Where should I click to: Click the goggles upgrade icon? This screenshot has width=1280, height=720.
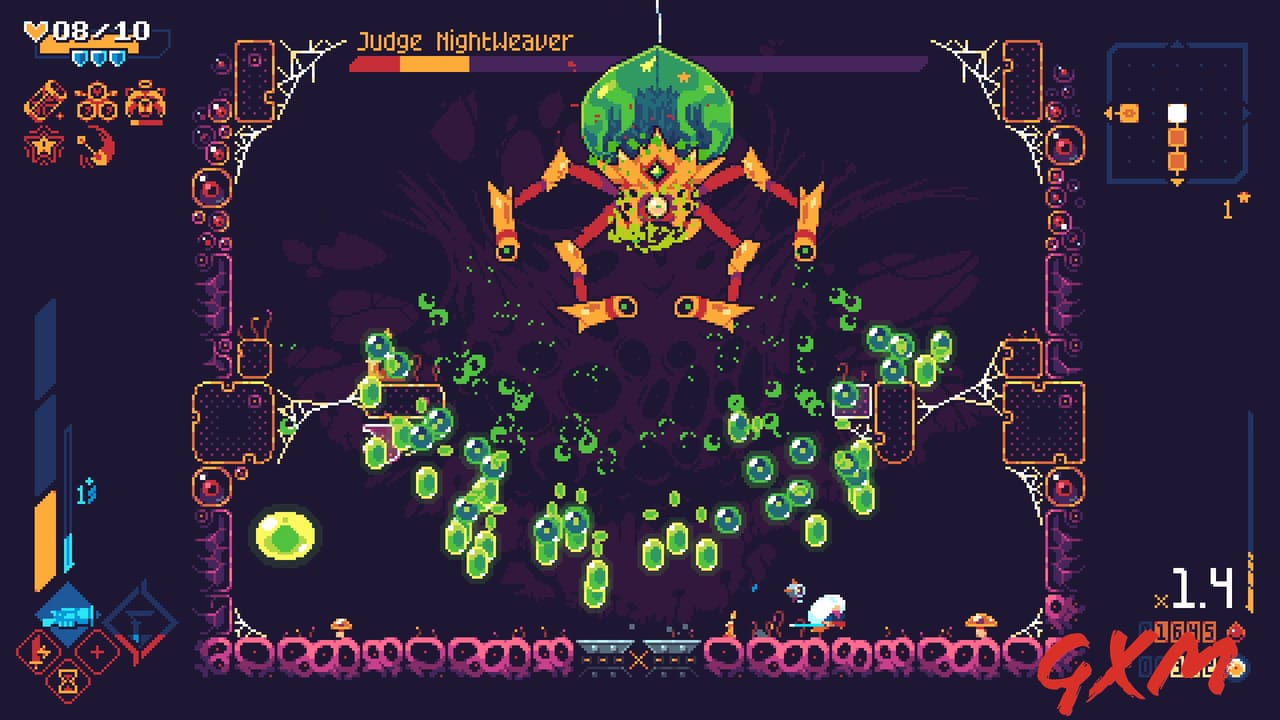click(x=97, y=103)
